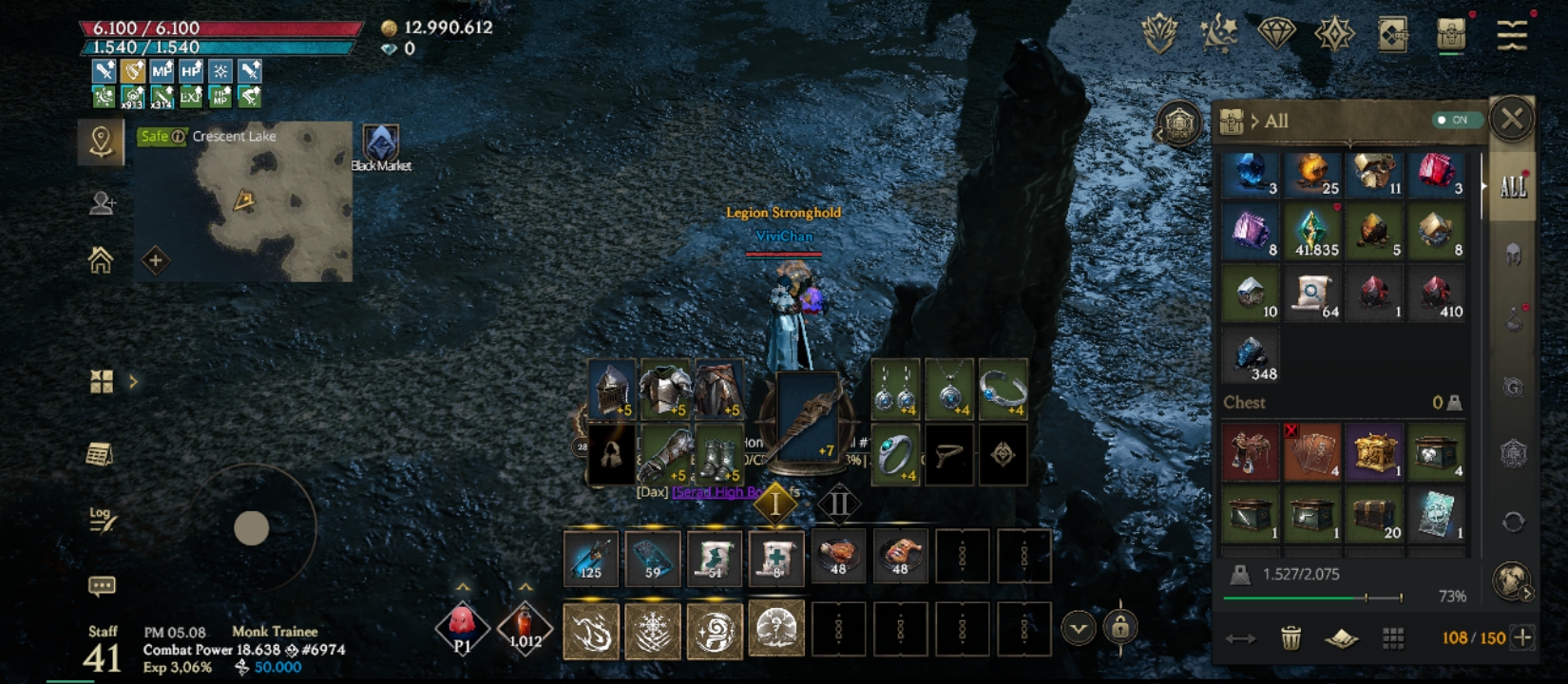Screen dimensions: 1568x684
Task: Open the main hamburger menu
Action: (x=1511, y=34)
